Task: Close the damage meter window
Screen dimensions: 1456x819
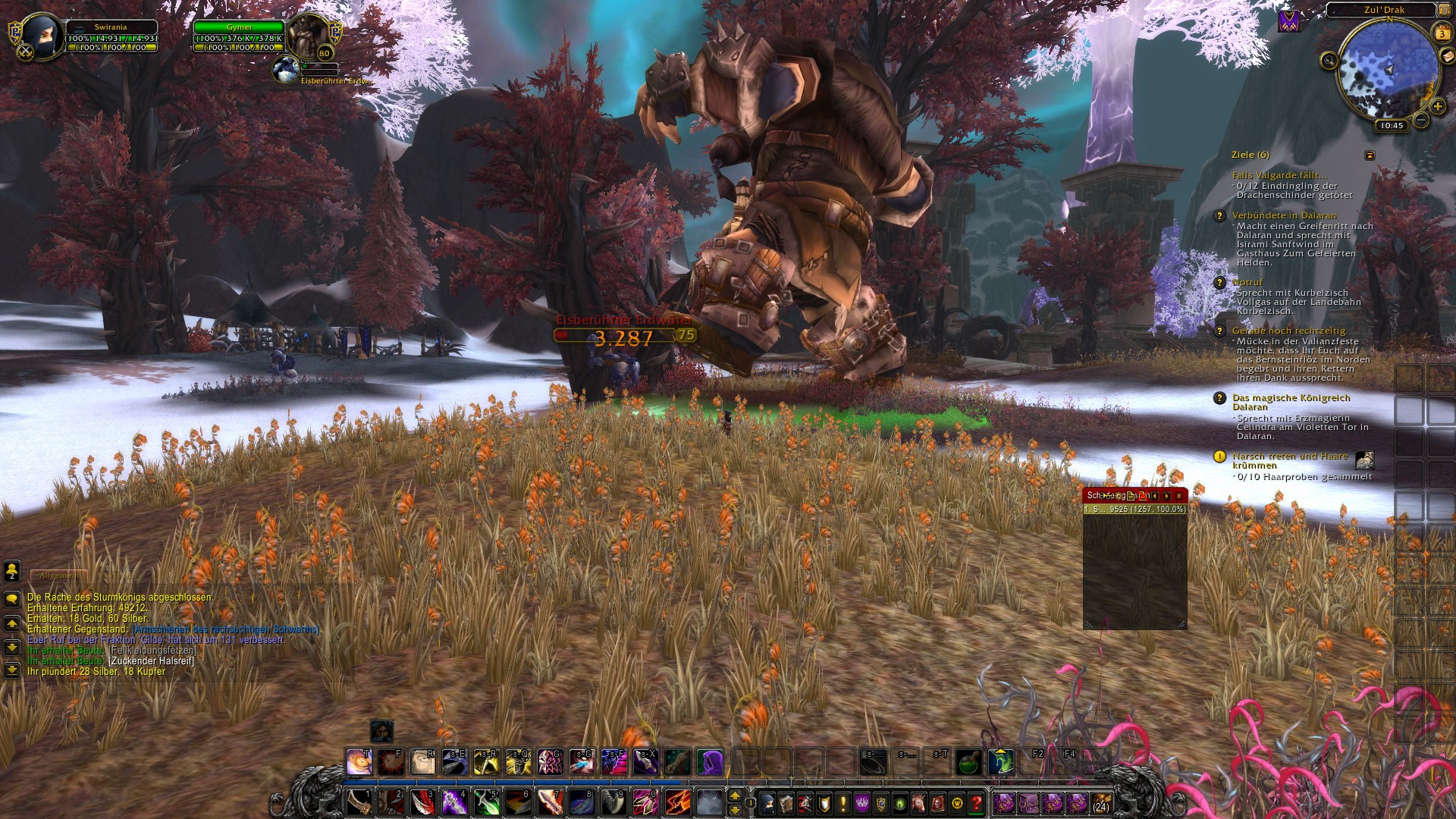Action: coord(1178,495)
